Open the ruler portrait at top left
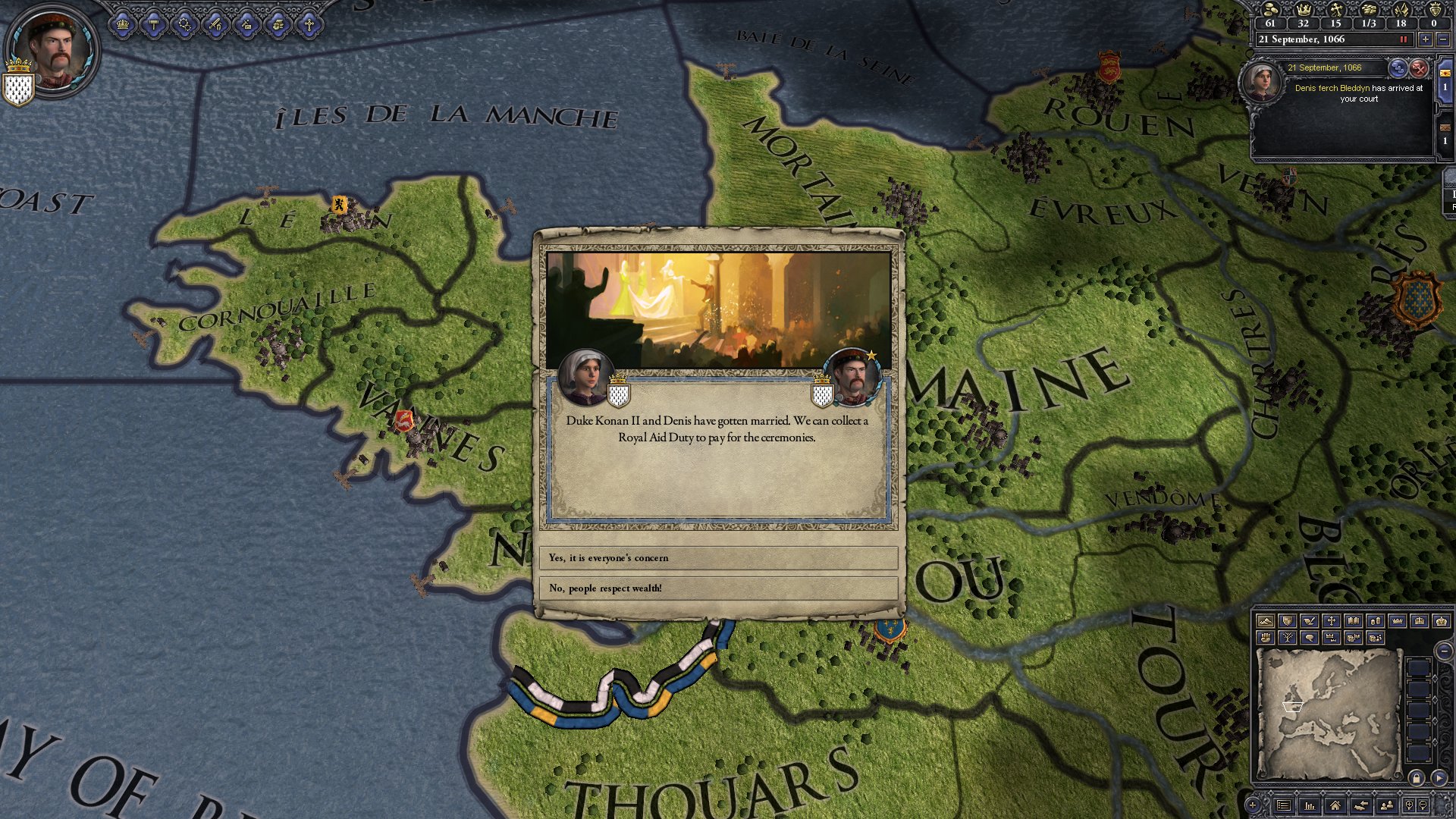Image resolution: width=1456 pixels, height=819 pixels. [52, 49]
